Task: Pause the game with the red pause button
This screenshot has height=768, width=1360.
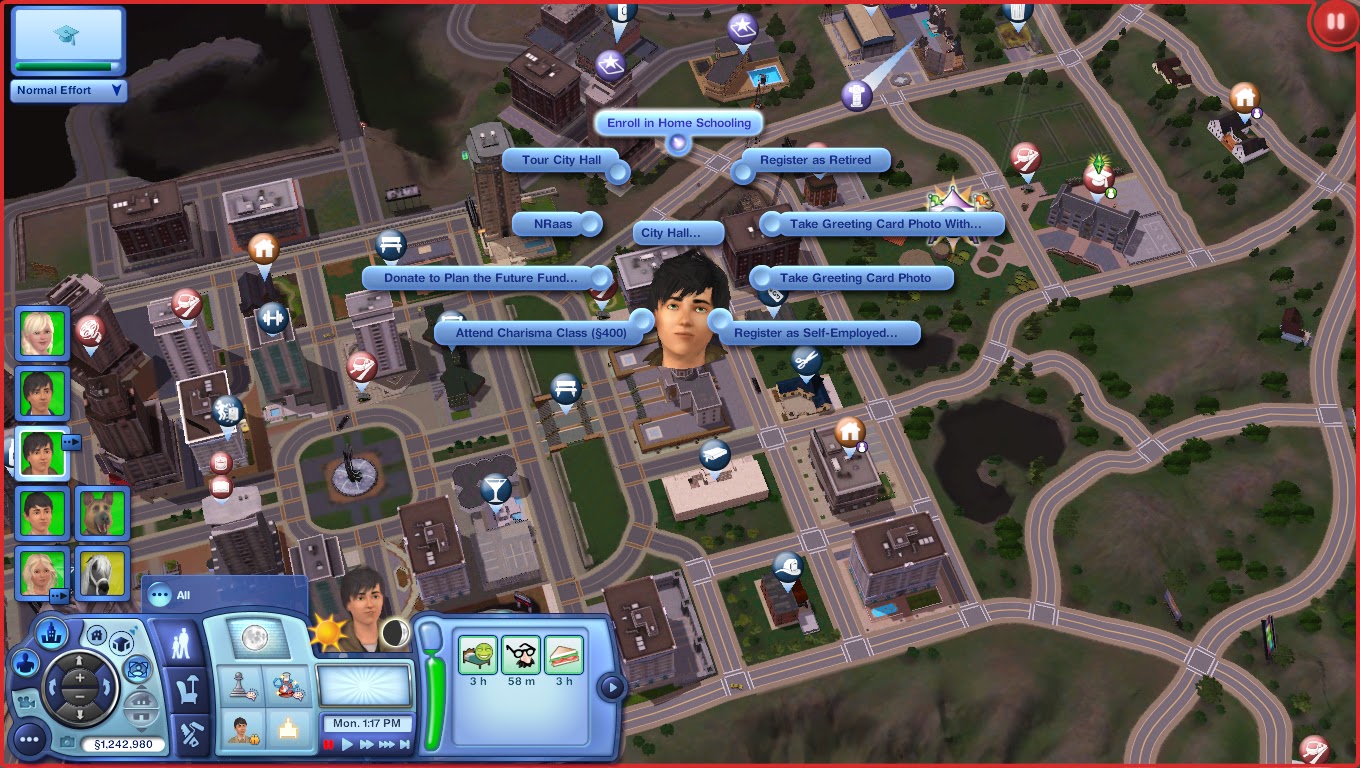Action: point(330,744)
